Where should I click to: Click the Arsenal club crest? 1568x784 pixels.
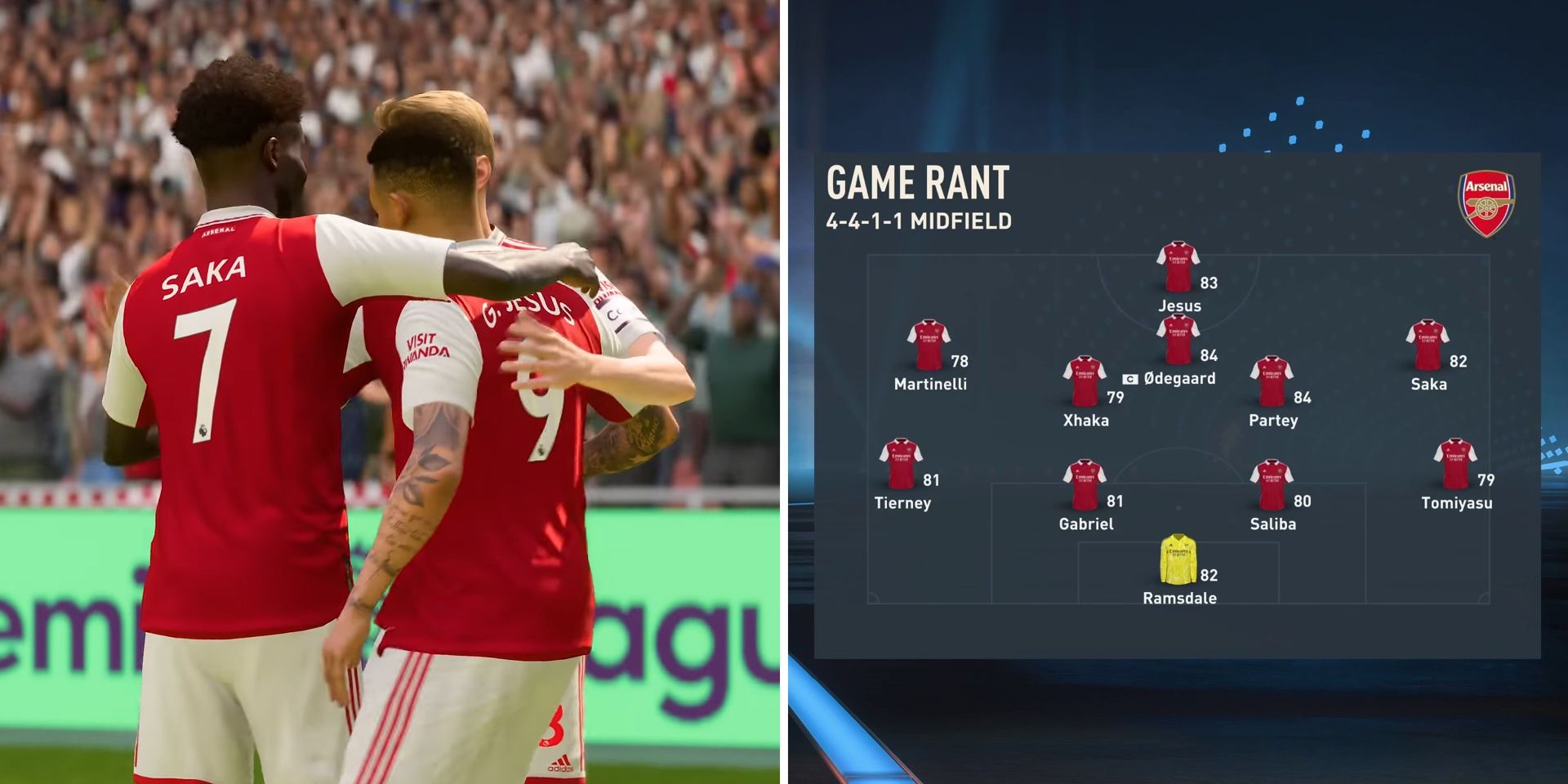1486,203
